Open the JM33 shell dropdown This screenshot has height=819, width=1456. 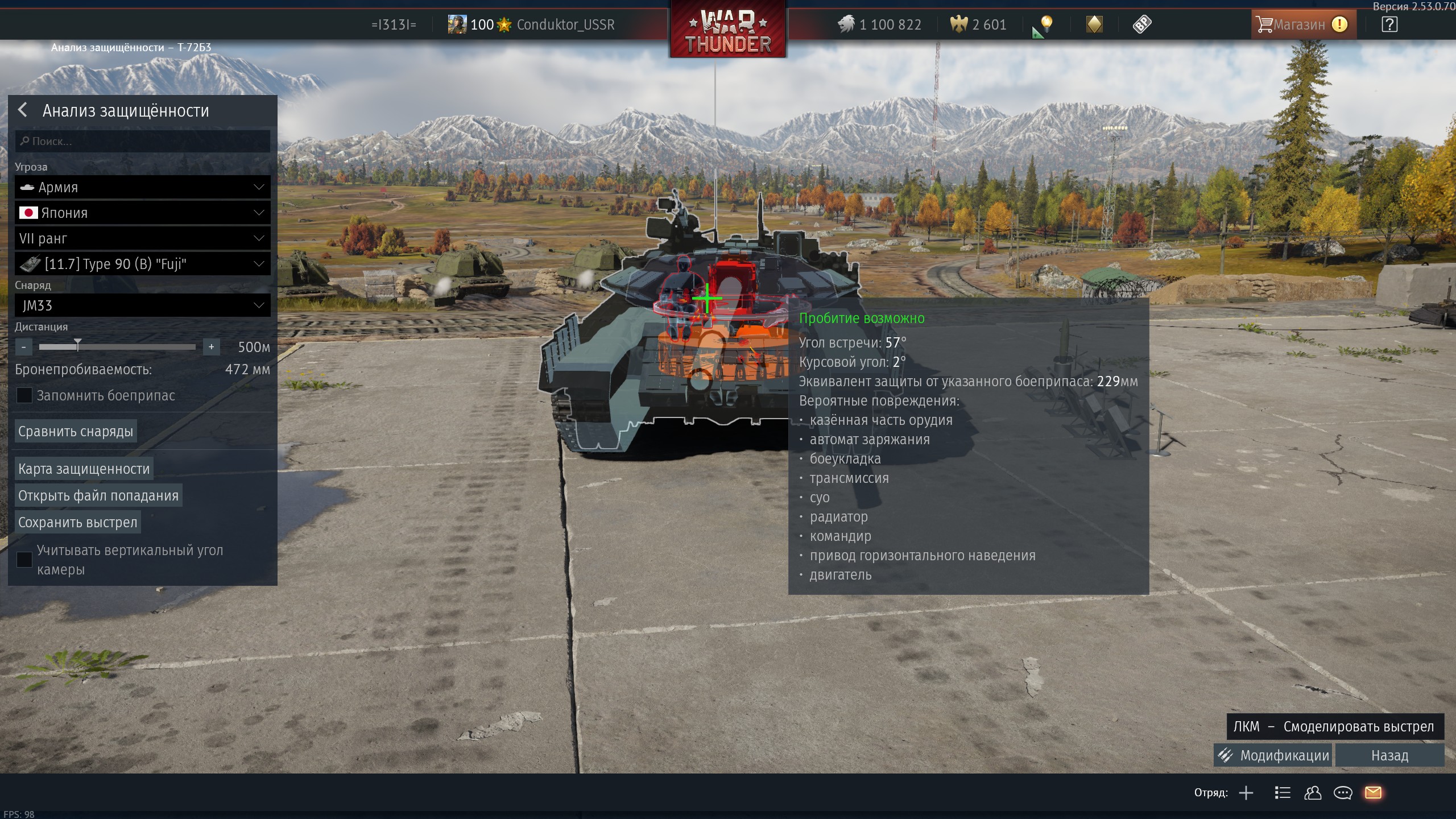click(x=142, y=305)
